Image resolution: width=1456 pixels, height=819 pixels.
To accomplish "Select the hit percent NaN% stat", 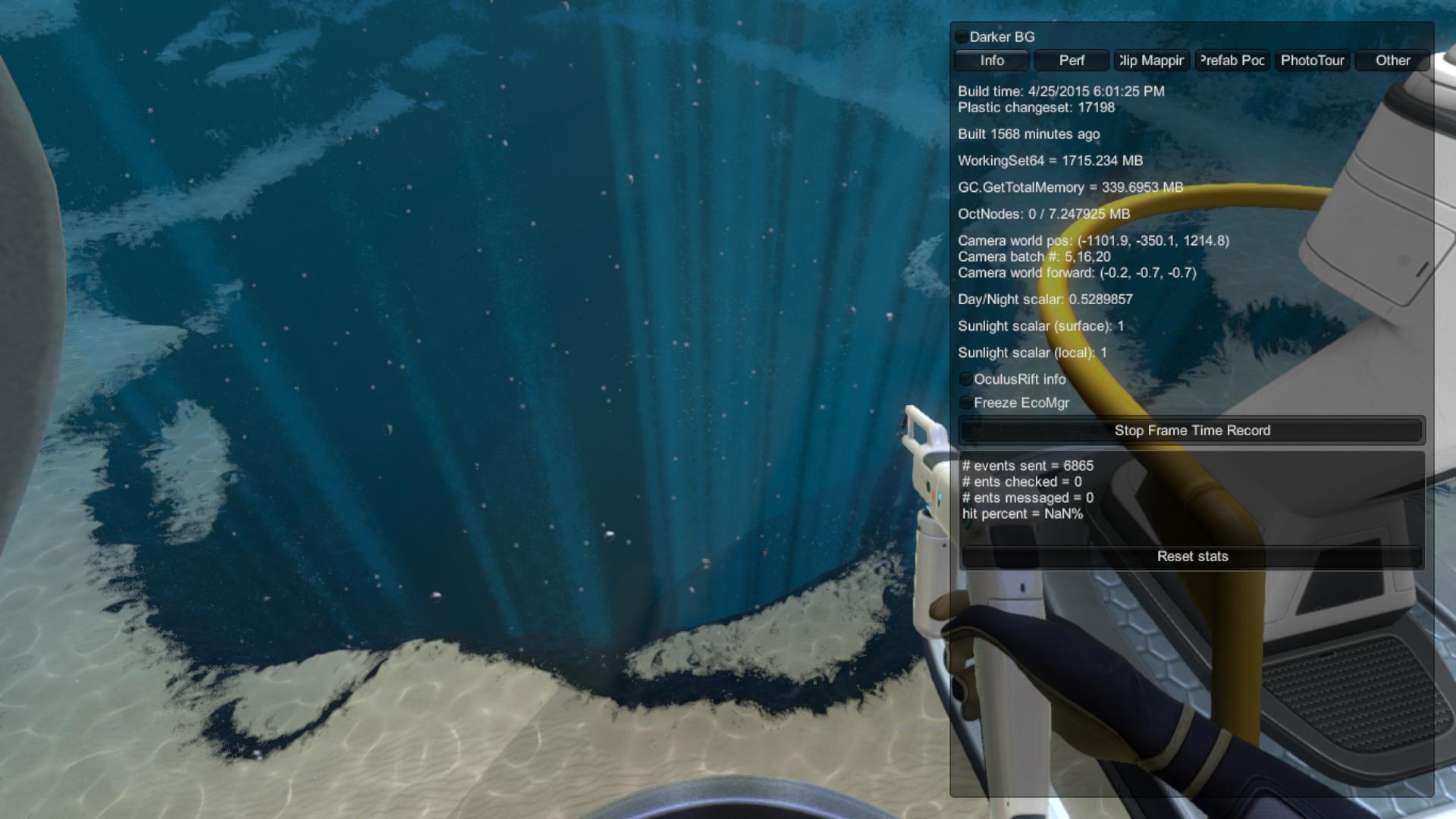I will pyautogui.click(x=1022, y=513).
